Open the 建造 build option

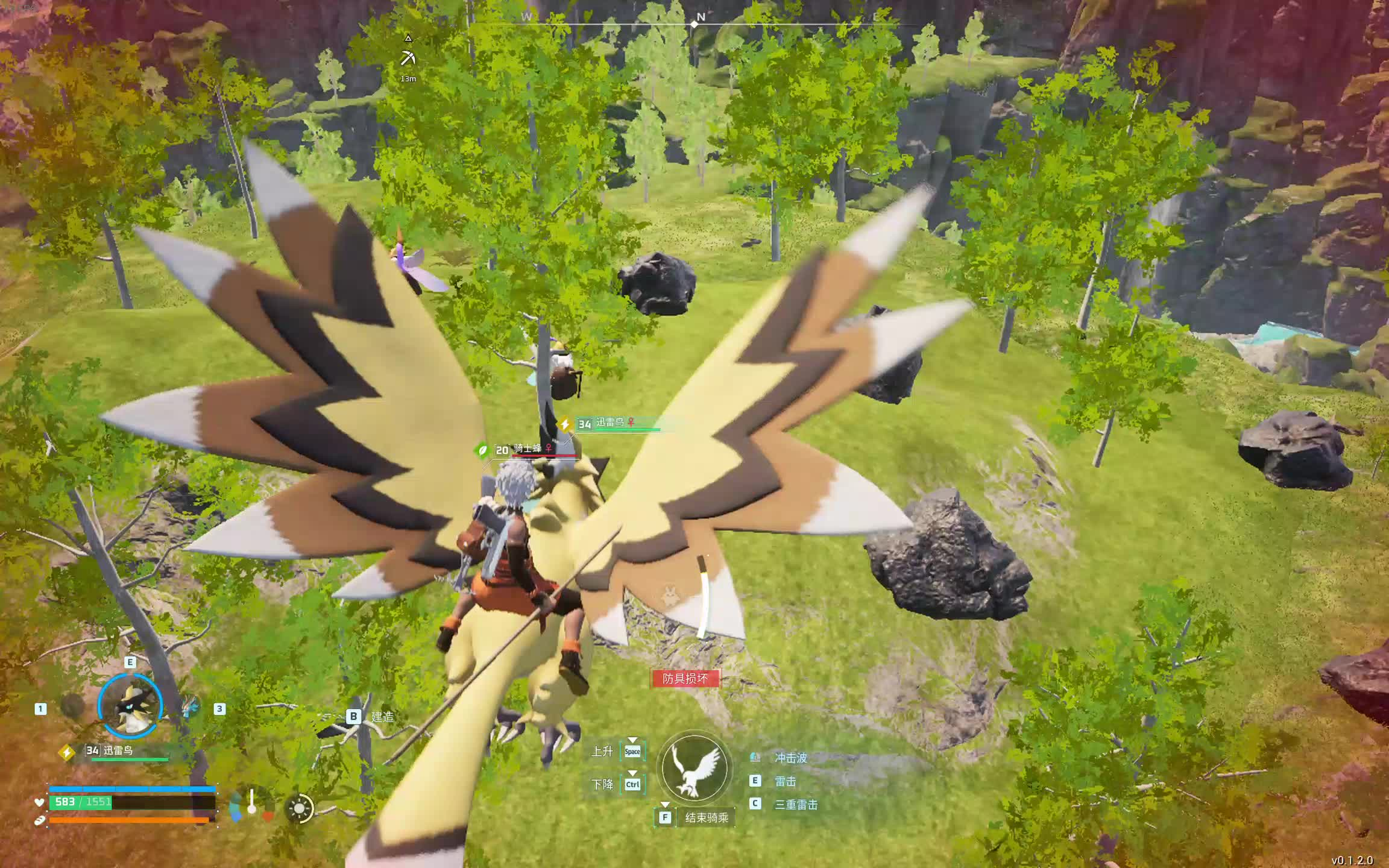[x=382, y=717]
